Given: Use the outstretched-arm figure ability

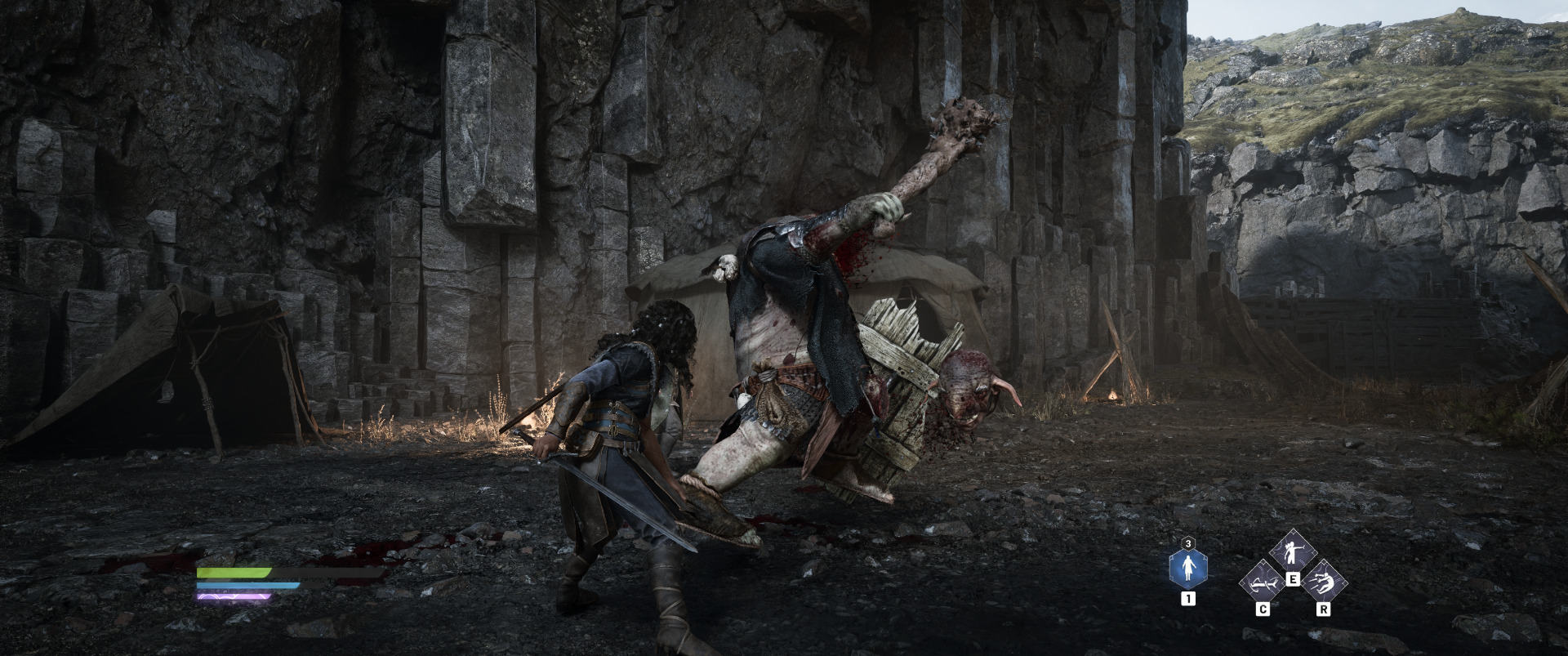Looking at the screenshot, I should [x=1292, y=553].
